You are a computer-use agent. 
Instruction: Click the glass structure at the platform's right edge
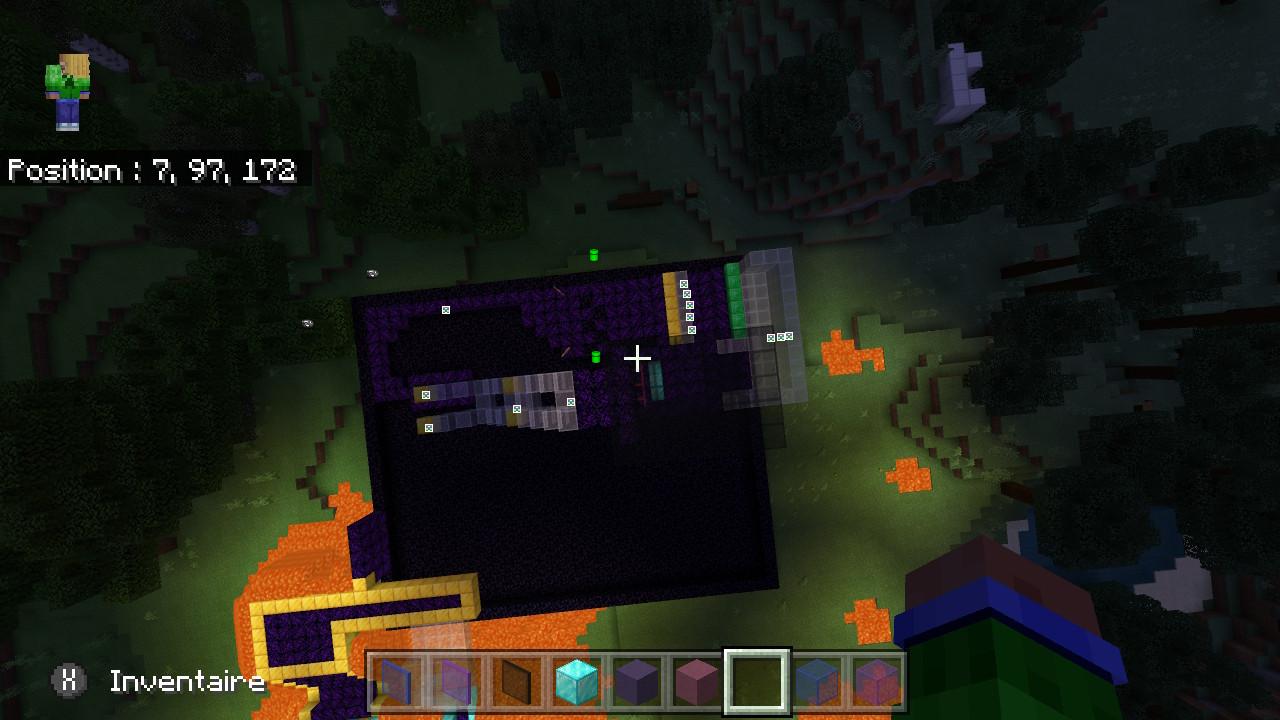click(770, 300)
